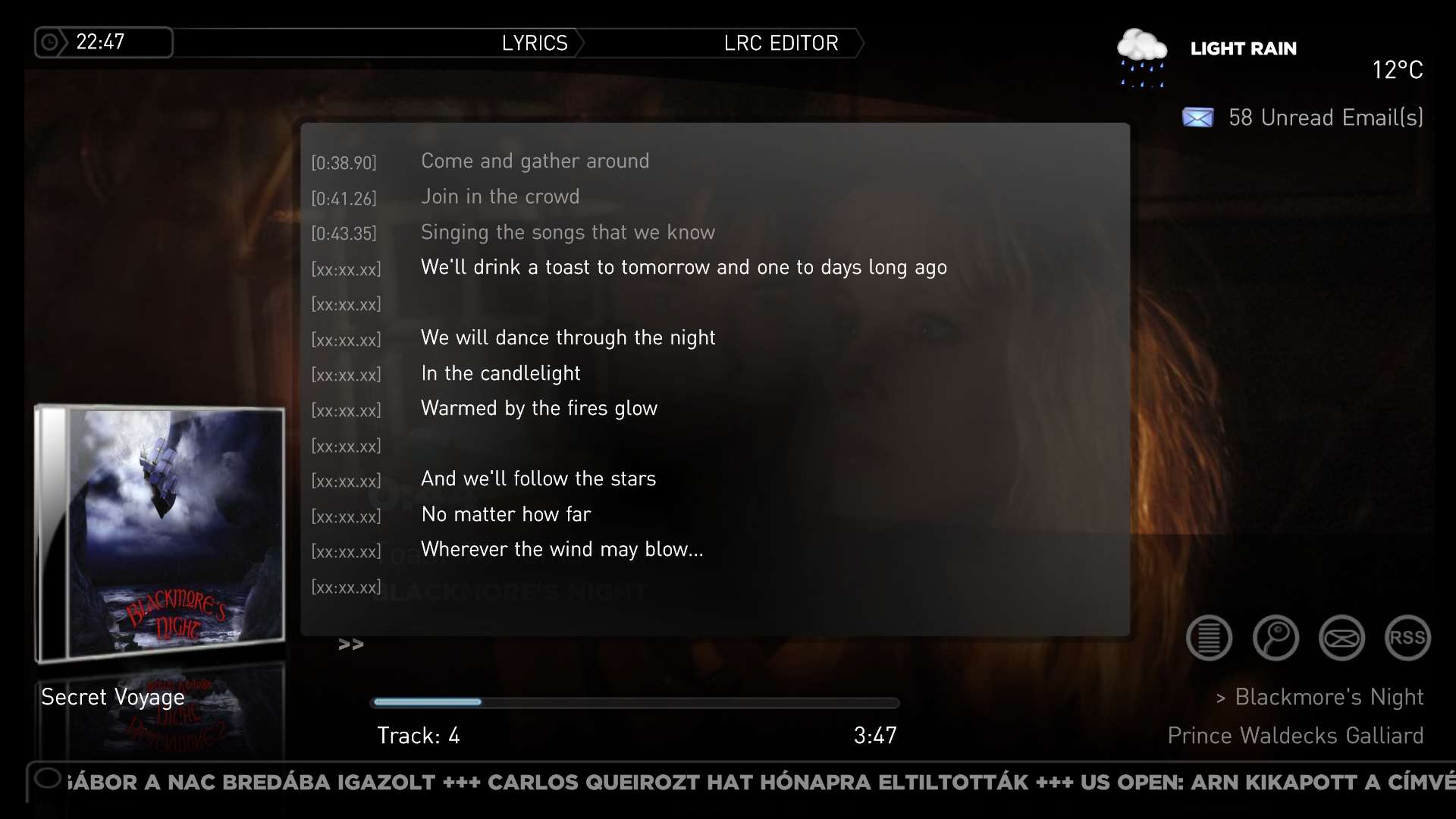Select the lyric line 'Come and gather around'

pos(535,162)
